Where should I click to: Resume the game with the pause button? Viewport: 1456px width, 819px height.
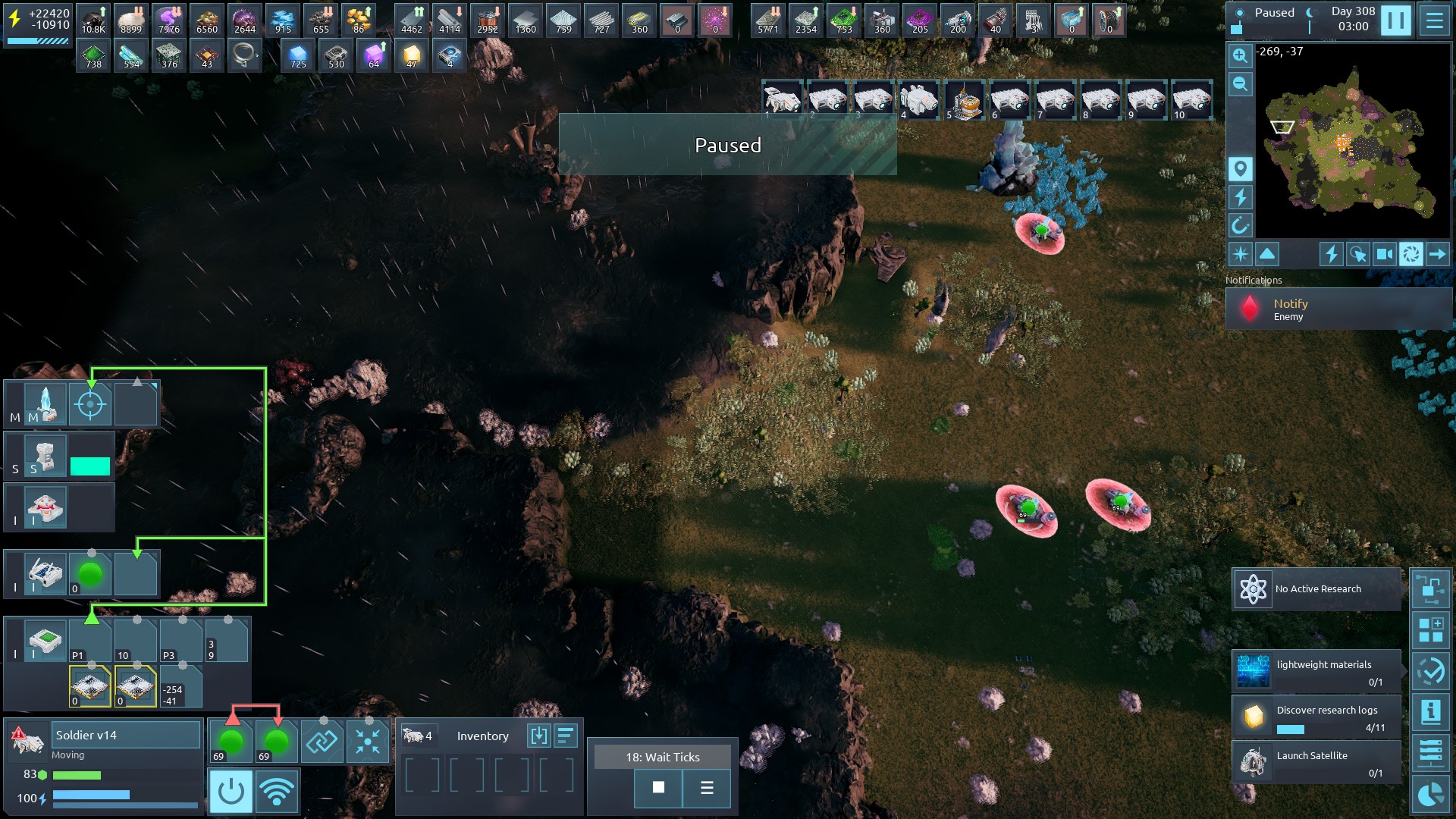(1395, 20)
